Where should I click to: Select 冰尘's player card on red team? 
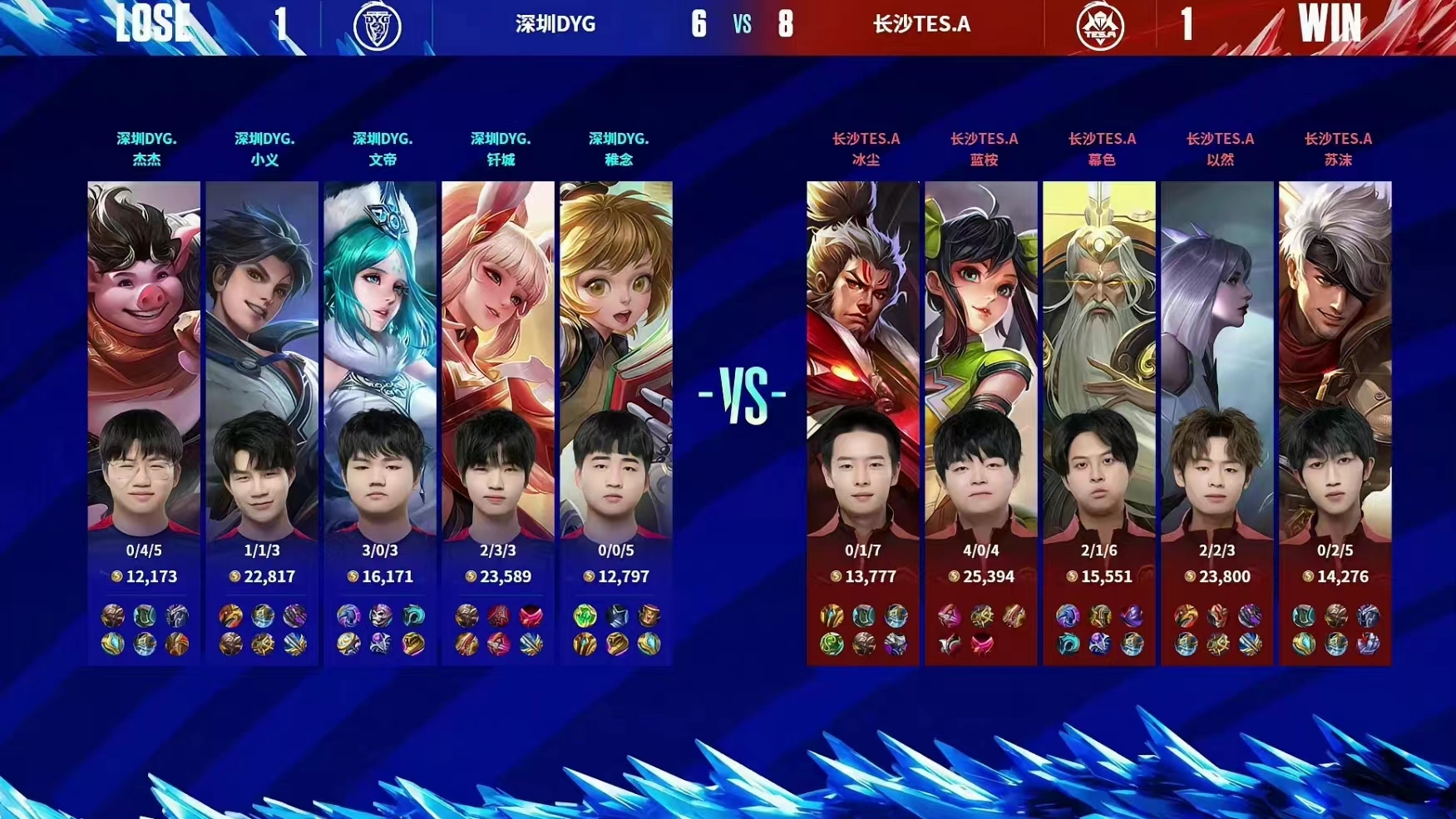pos(863,358)
